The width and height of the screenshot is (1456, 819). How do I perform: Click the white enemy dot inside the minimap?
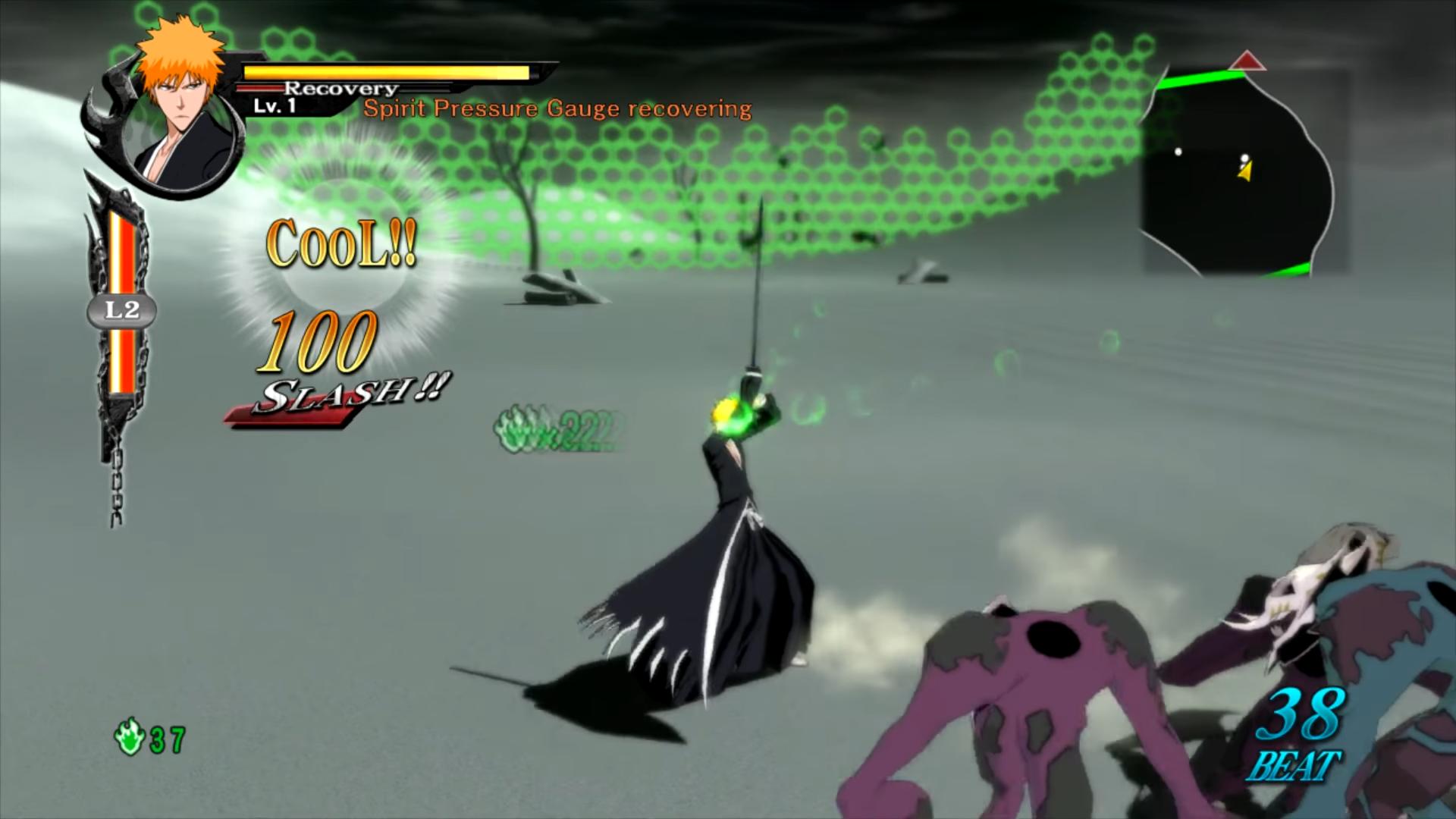[1178, 154]
